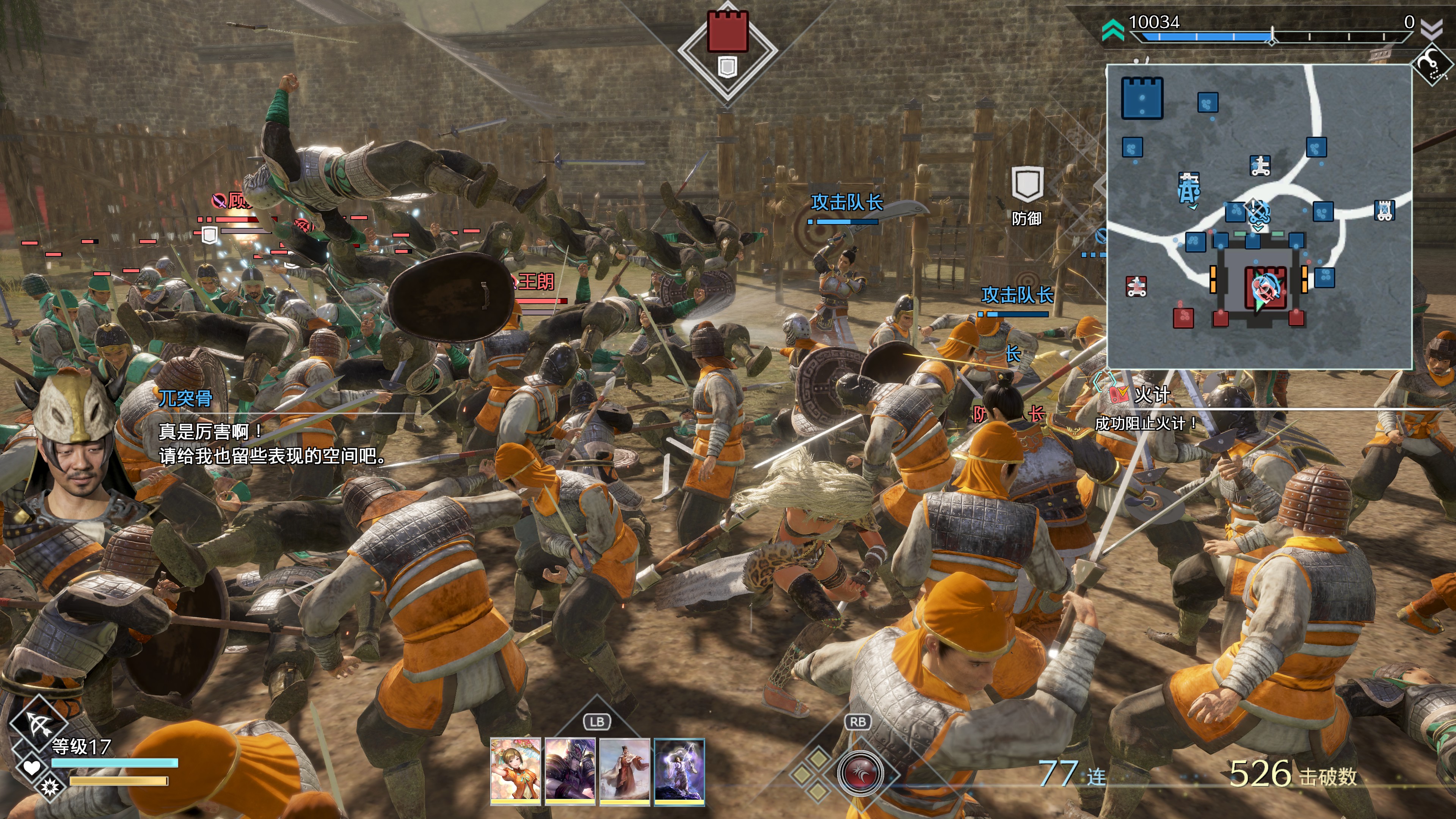
Task: Activate the lightning sorcerer card
Action: point(679,770)
